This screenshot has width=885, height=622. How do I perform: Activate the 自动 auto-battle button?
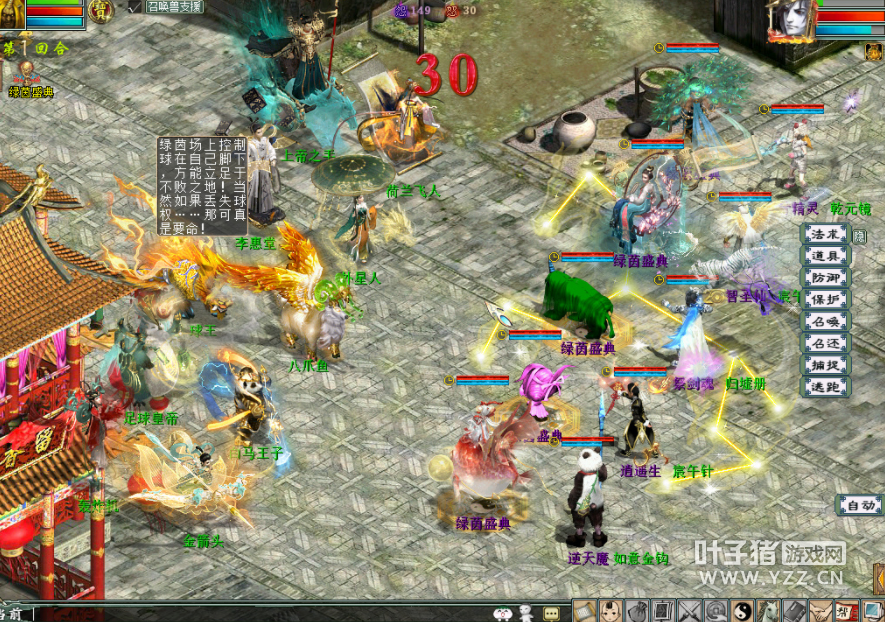(x=859, y=506)
